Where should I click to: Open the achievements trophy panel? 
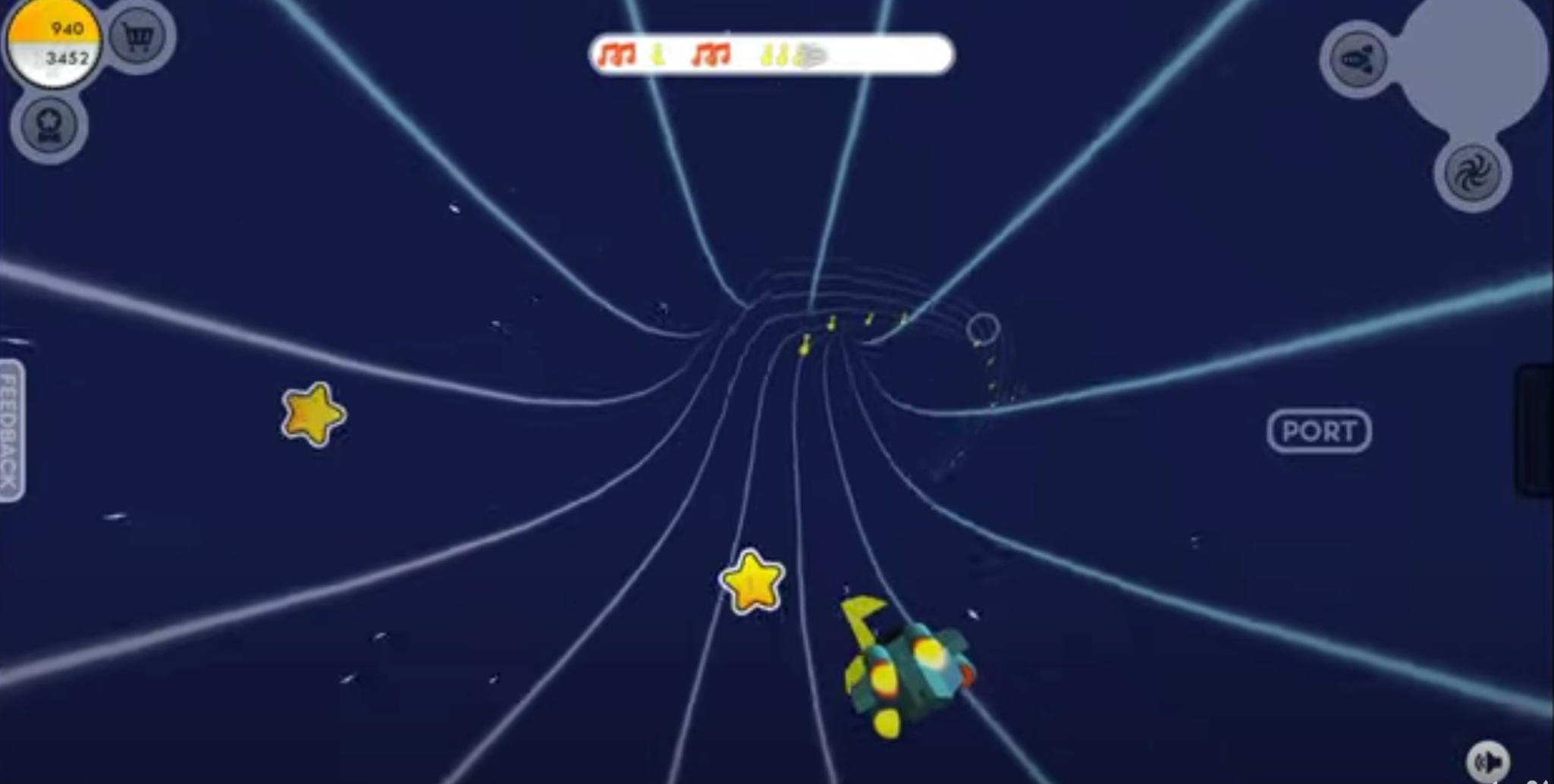click(49, 126)
